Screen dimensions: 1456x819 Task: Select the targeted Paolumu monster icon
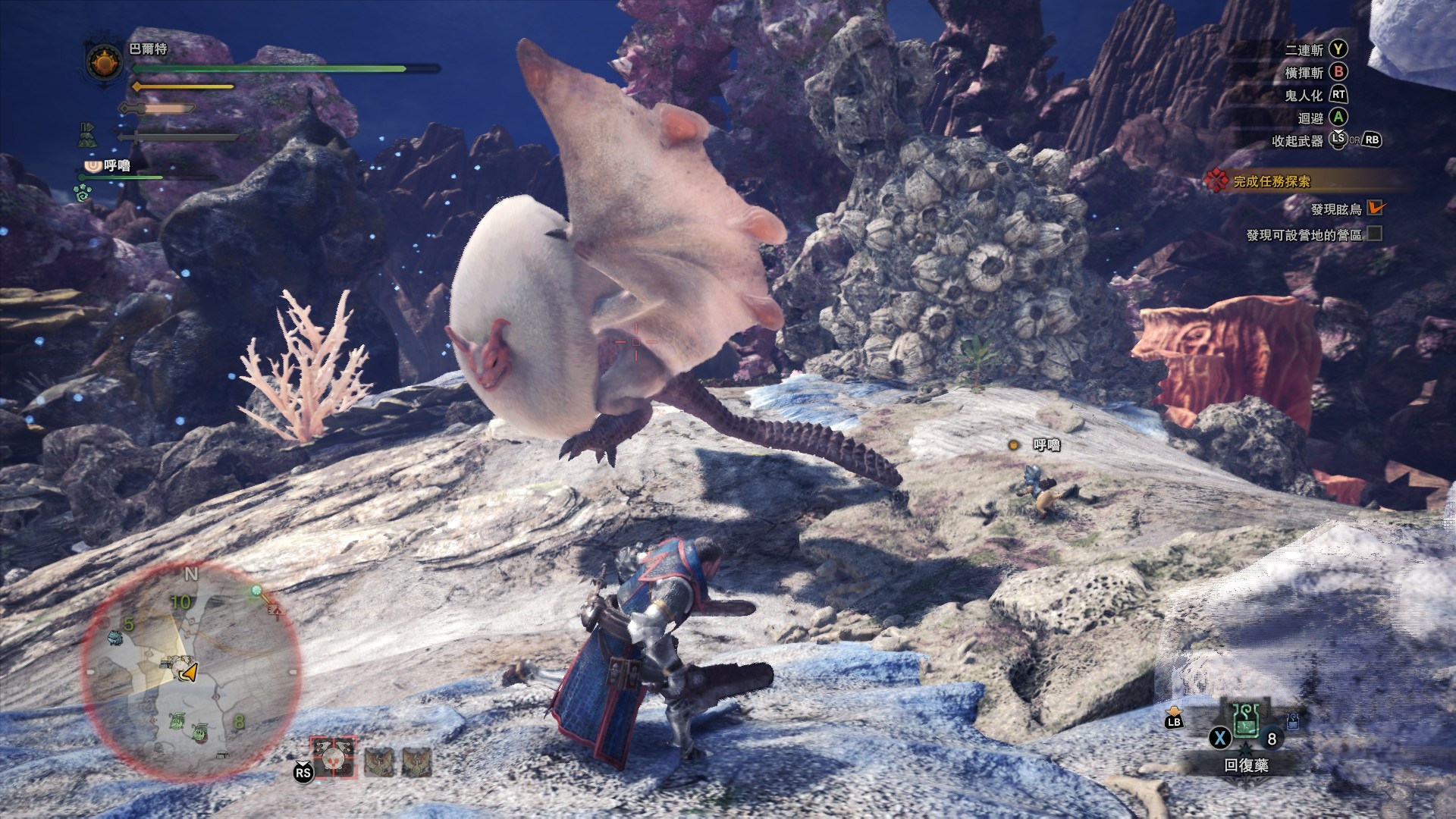pyautogui.click(x=334, y=758)
